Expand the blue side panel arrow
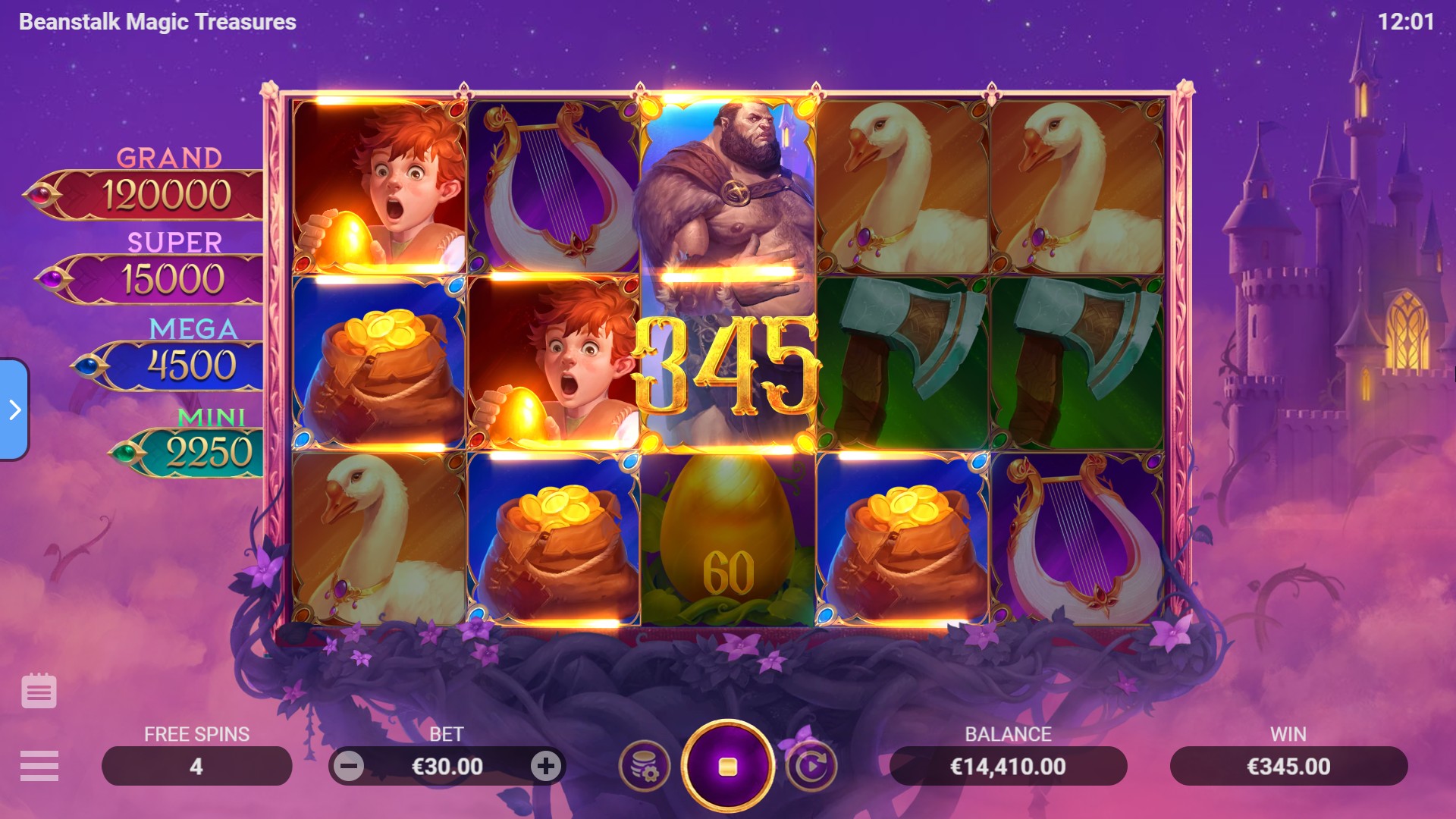The height and width of the screenshot is (819, 1456). tap(14, 409)
